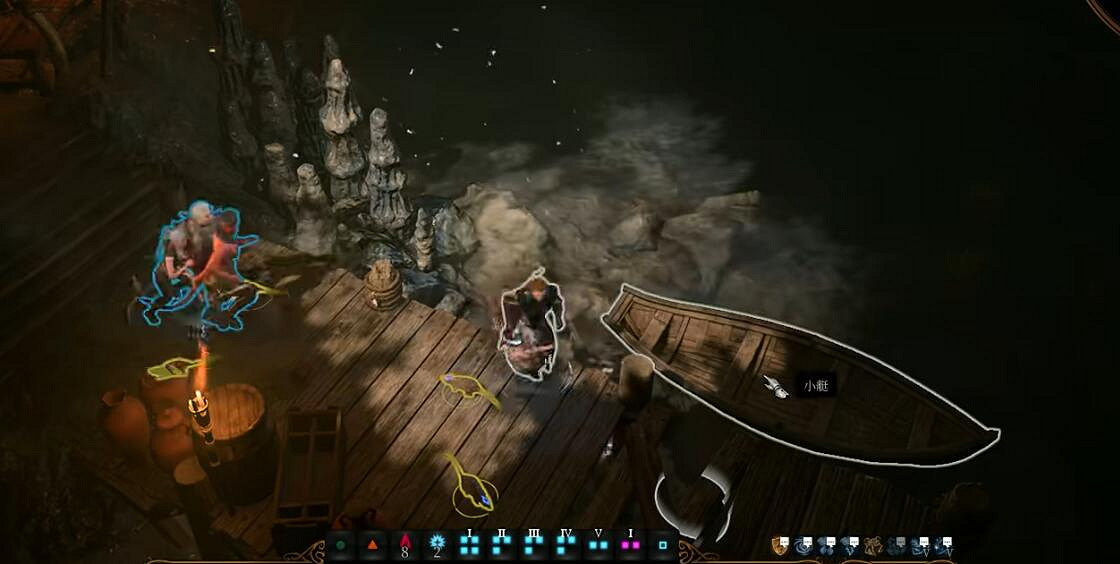Click the single hollow cyan square icon

pyautogui.click(x=662, y=546)
